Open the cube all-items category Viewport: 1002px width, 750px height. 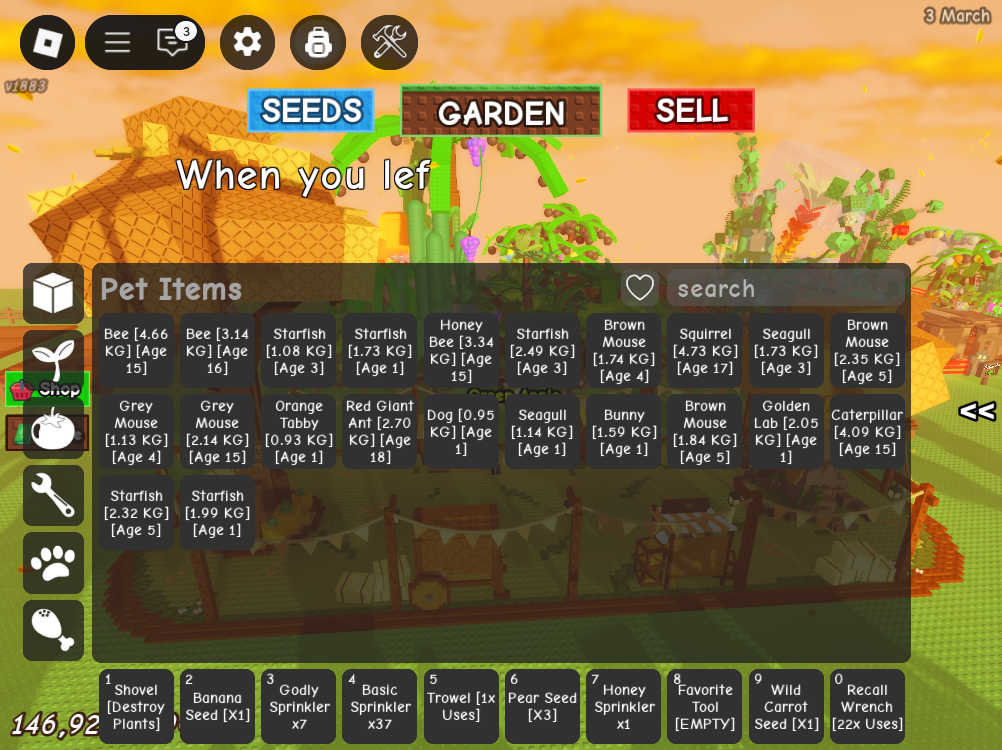point(53,293)
